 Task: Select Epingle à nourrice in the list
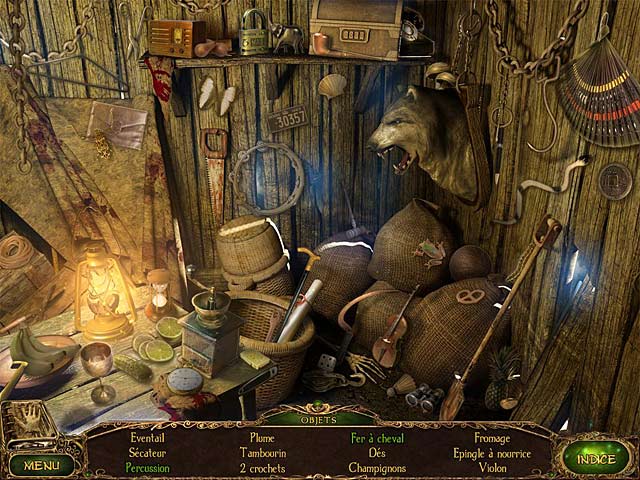[491, 452]
